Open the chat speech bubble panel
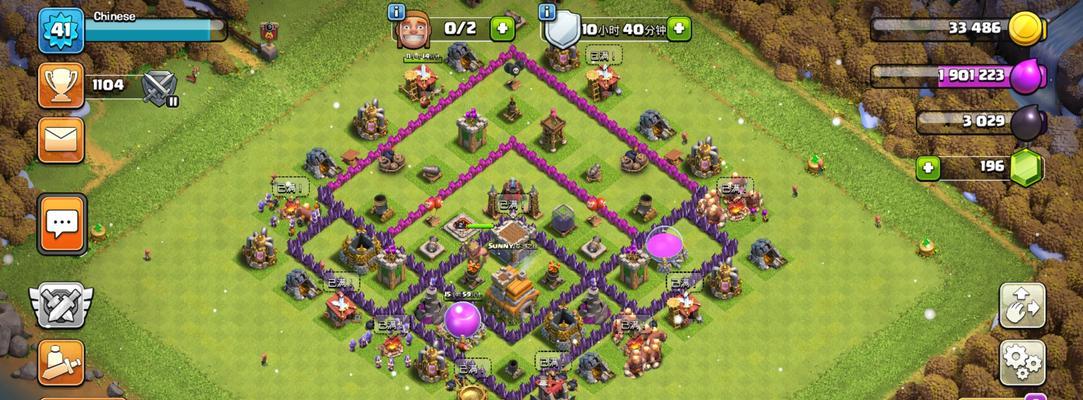The height and width of the screenshot is (400, 1083). 62,223
